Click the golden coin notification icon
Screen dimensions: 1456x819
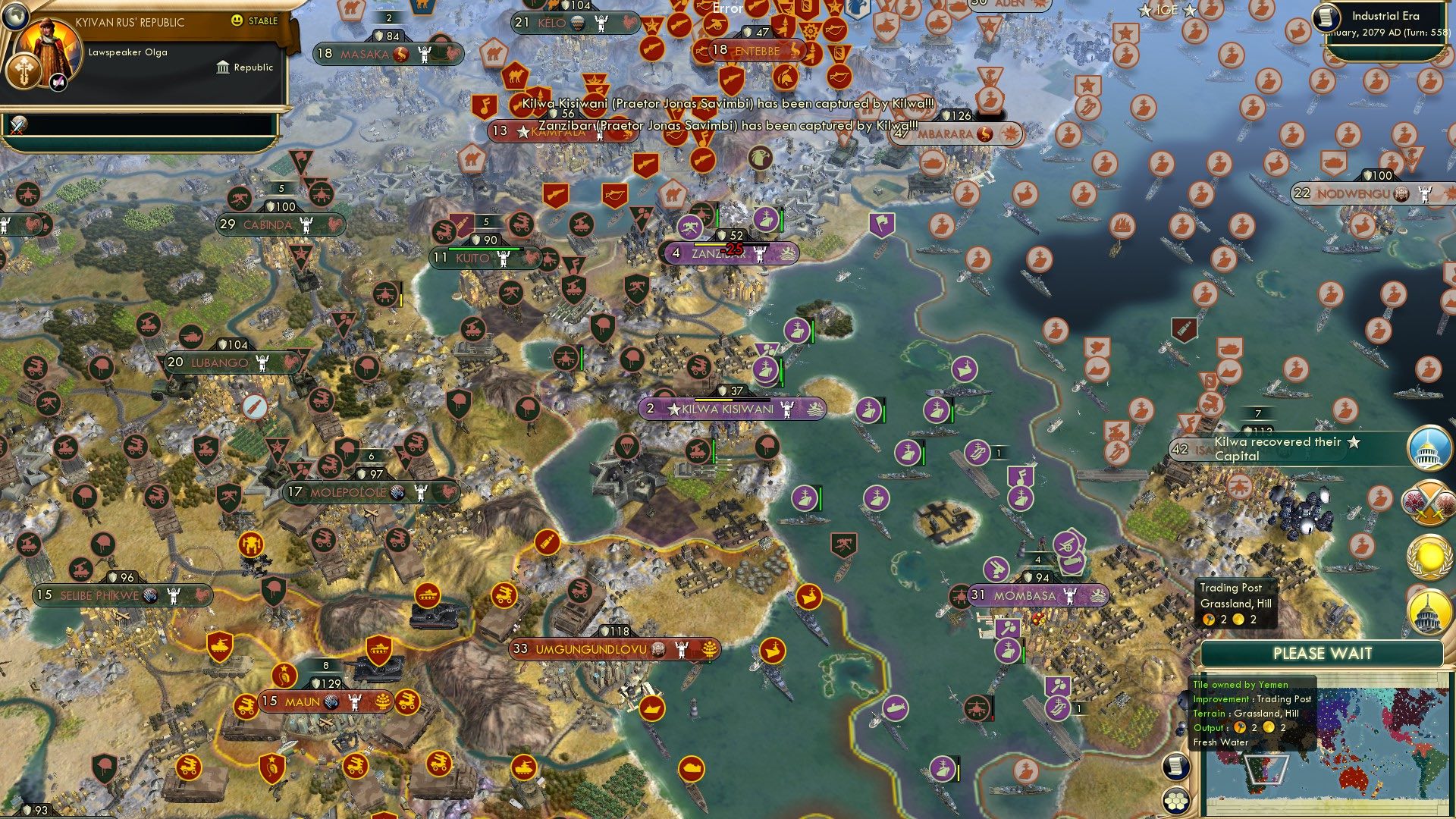(1429, 554)
